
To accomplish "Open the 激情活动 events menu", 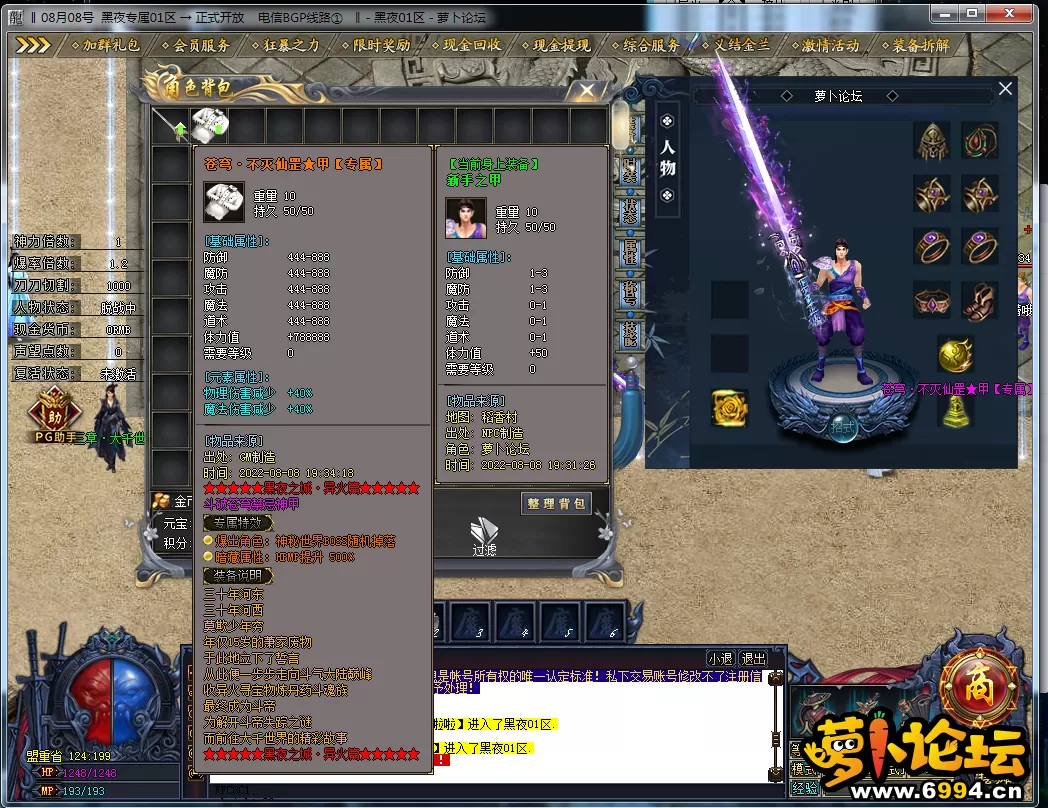I will pos(830,45).
